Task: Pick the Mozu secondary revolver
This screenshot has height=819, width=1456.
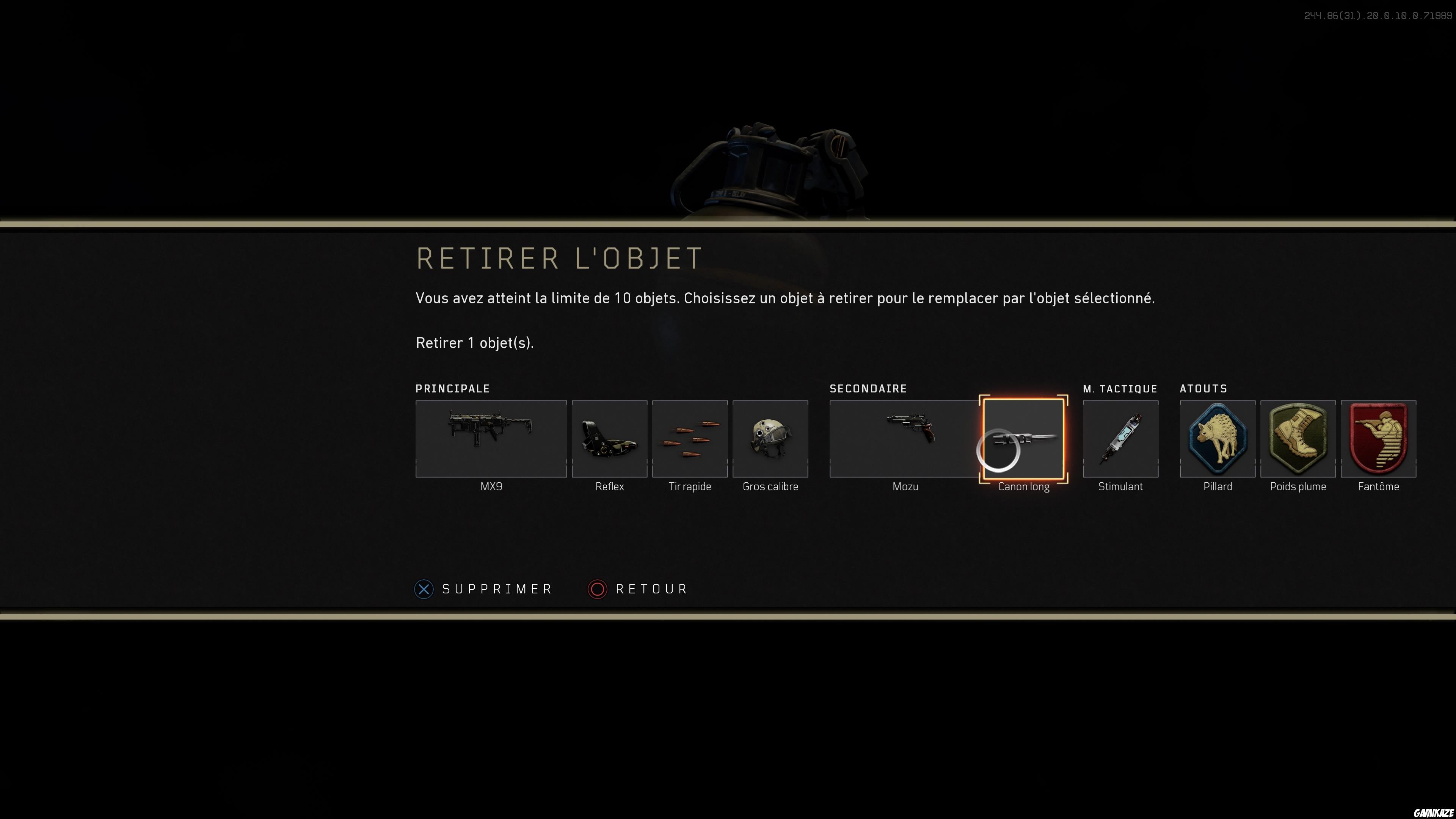Action: pos(904,439)
